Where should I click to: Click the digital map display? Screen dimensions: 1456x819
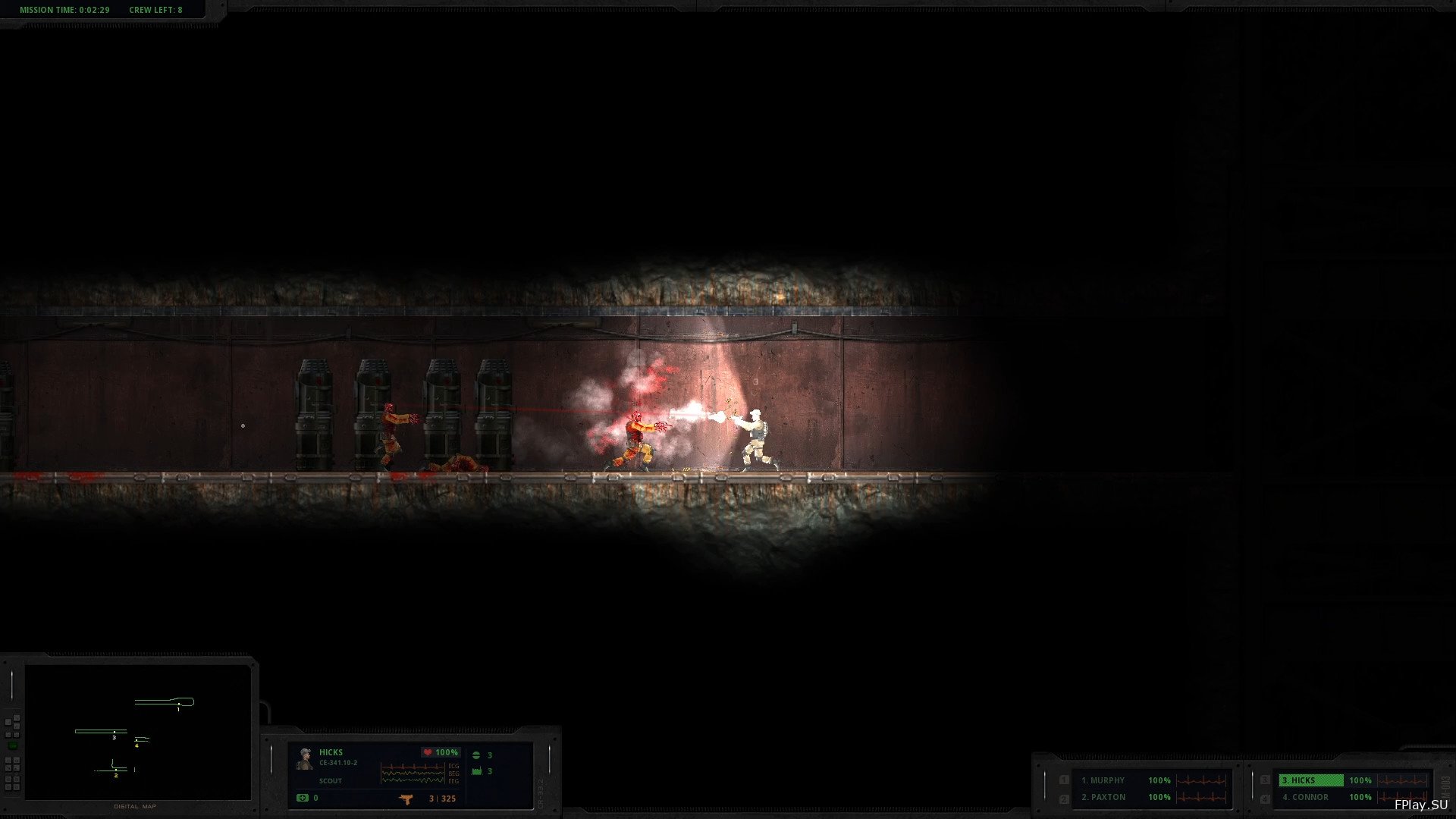[x=137, y=732]
